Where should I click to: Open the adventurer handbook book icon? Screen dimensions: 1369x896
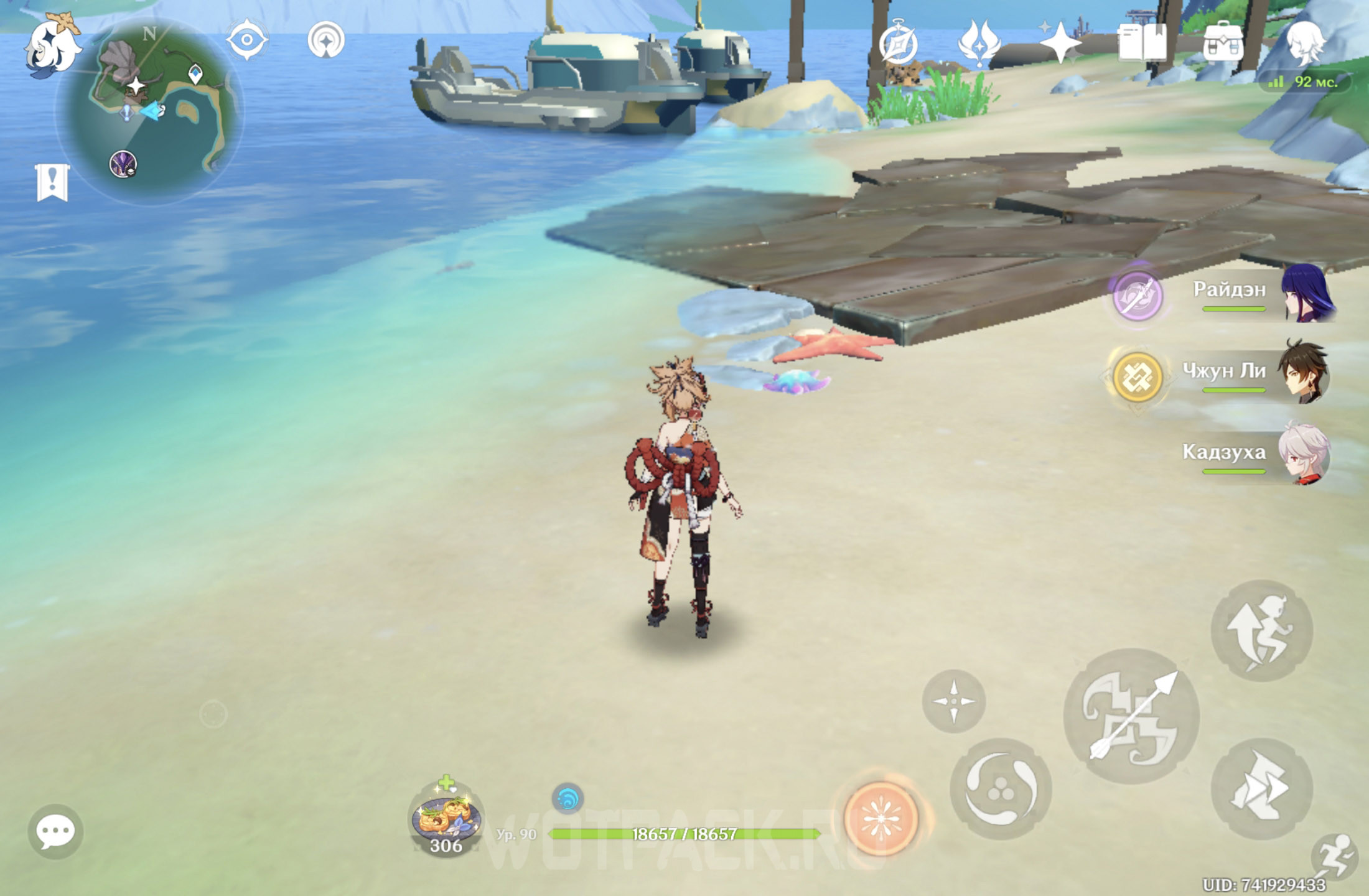(x=1142, y=42)
